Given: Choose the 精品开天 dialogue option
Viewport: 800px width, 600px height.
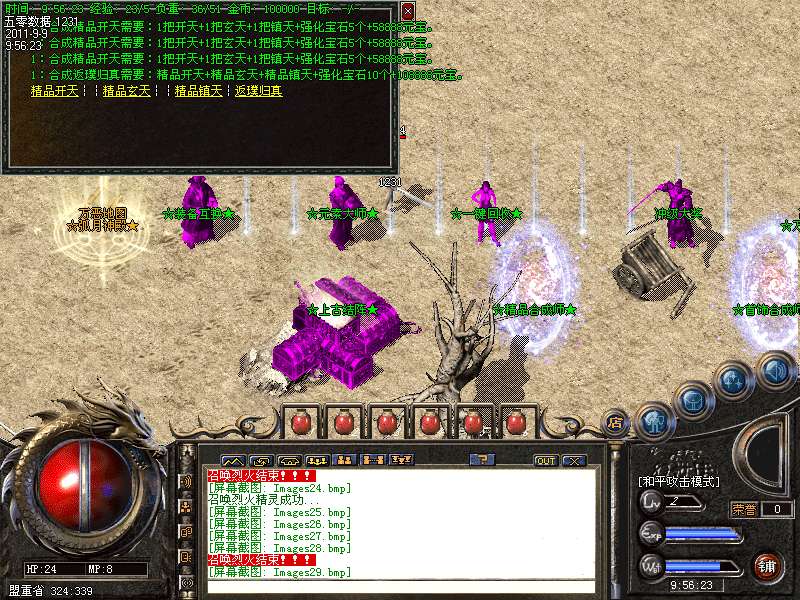Looking at the screenshot, I should (x=54, y=91).
